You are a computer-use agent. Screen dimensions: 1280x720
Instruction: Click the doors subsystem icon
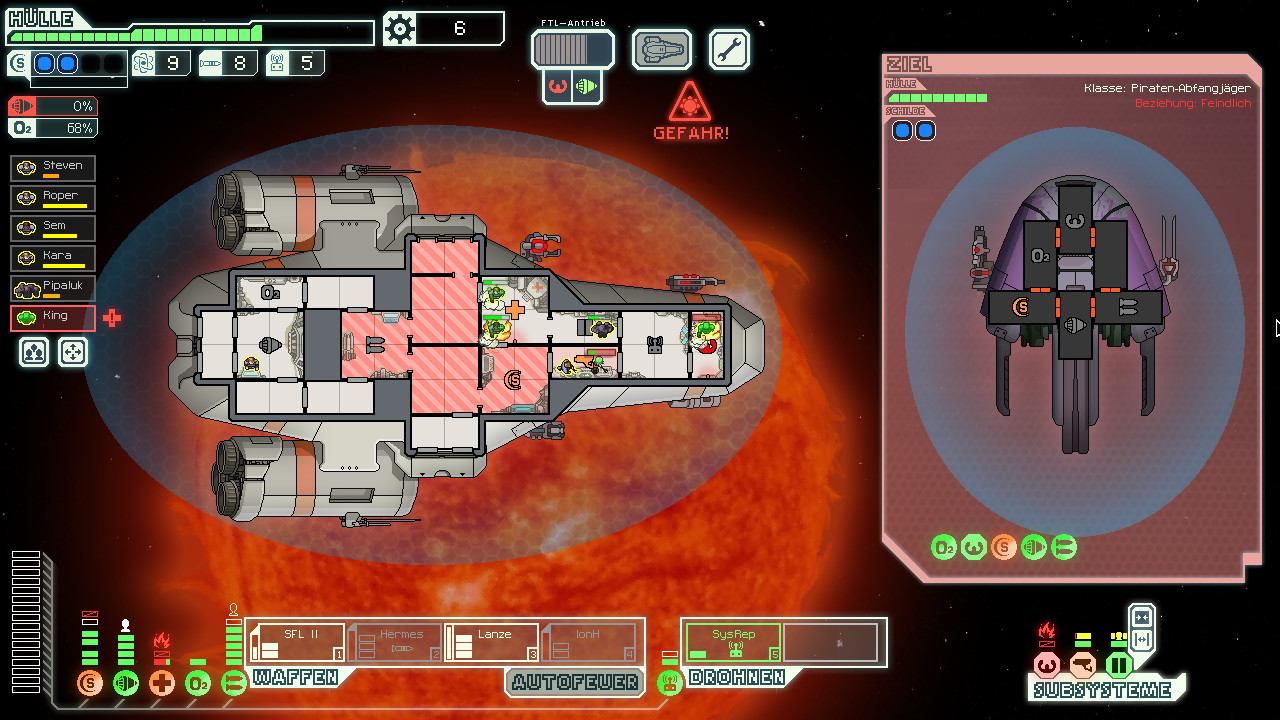tap(1118, 665)
